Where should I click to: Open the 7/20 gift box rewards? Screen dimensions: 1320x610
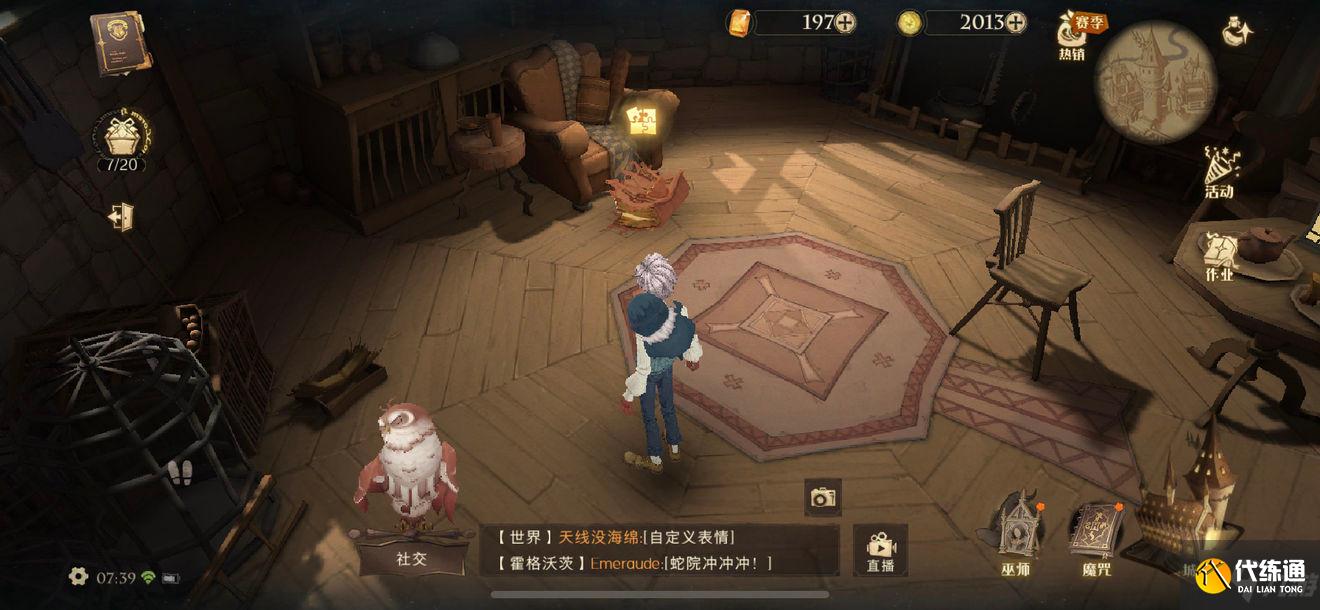[x=120, y=138]
